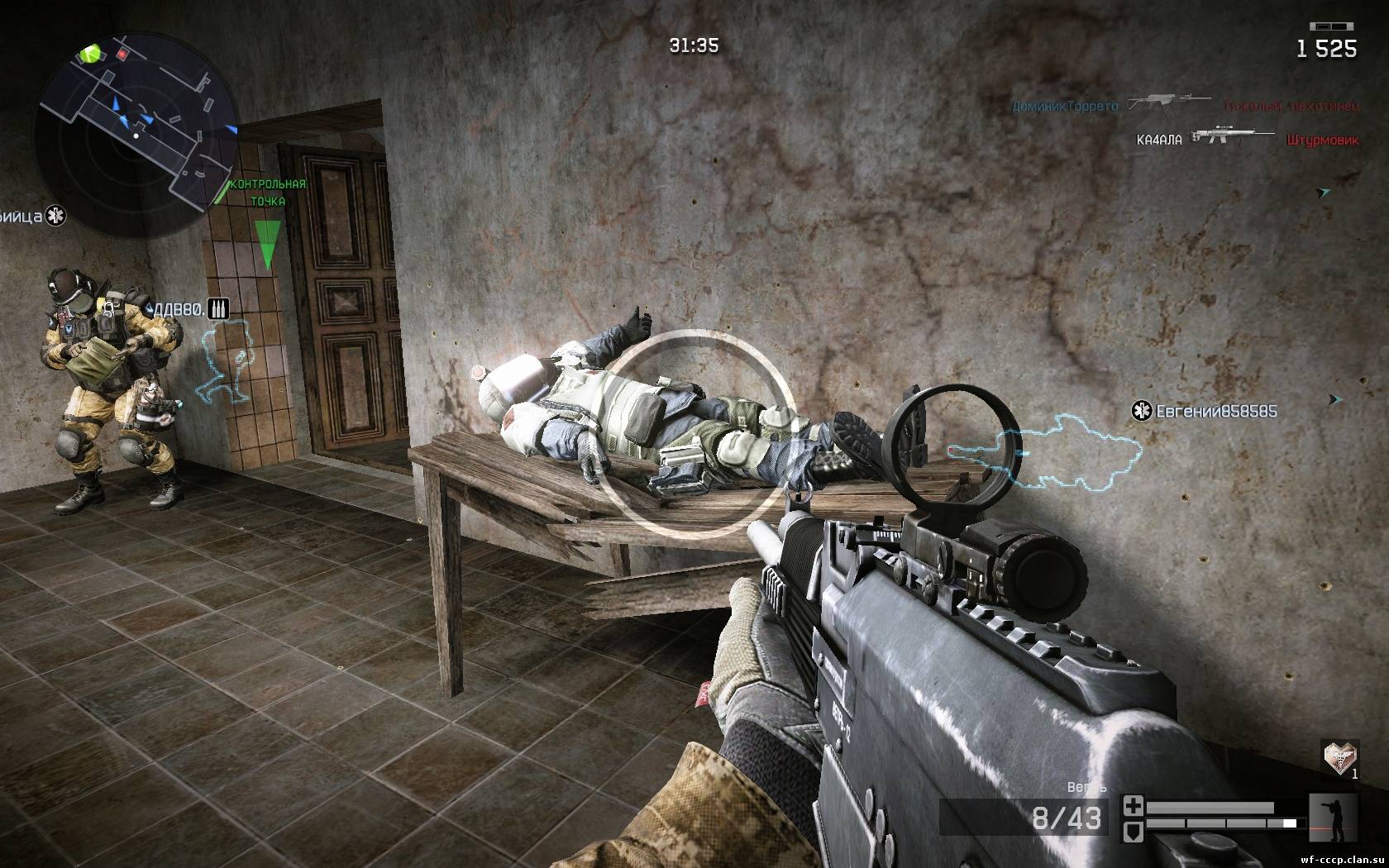Select the ammo icon beside ДДВ80.
1389x868 pixels.
pos(217,308)
